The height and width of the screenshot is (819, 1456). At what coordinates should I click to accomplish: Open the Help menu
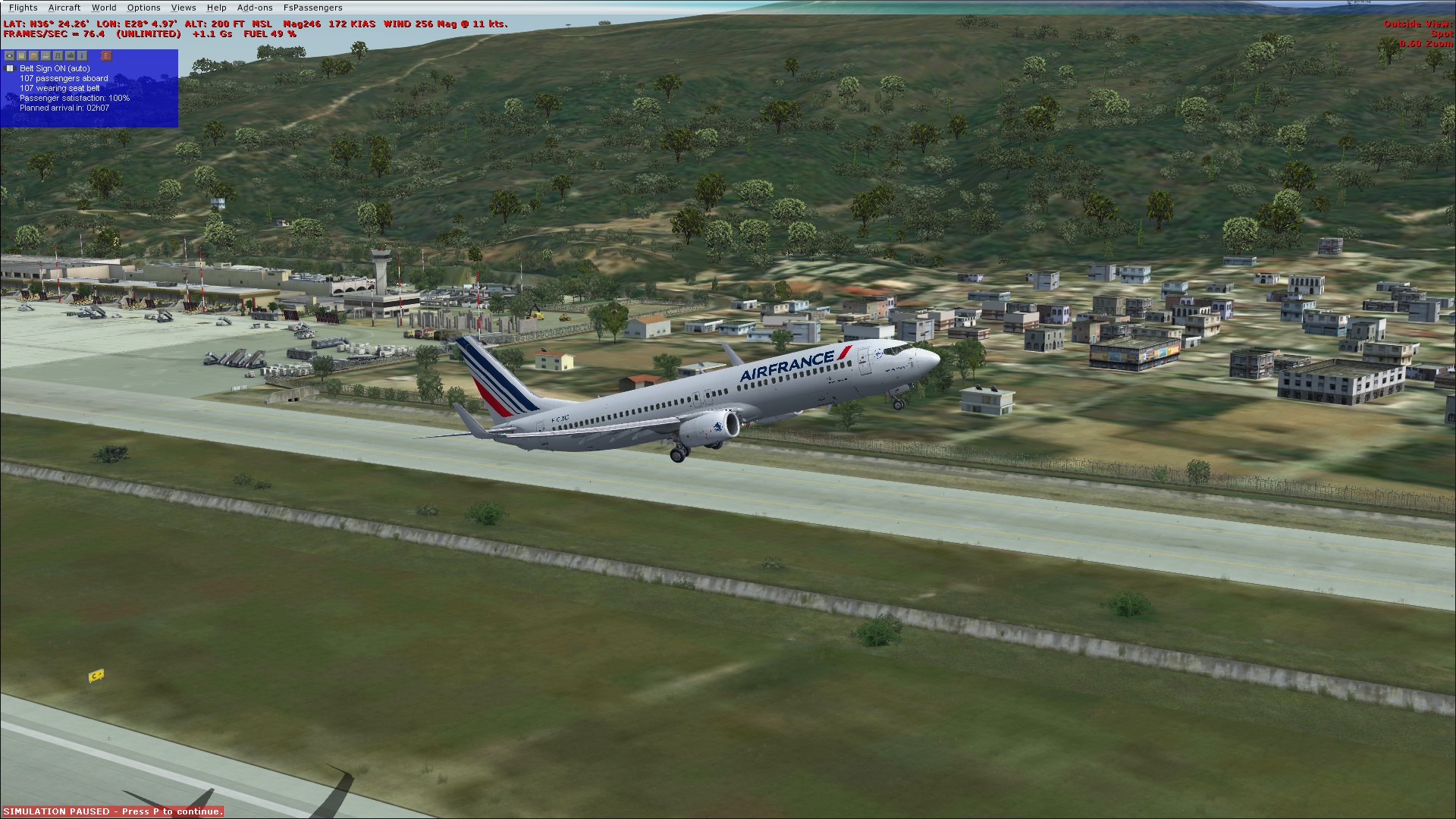tap(216, 8)
